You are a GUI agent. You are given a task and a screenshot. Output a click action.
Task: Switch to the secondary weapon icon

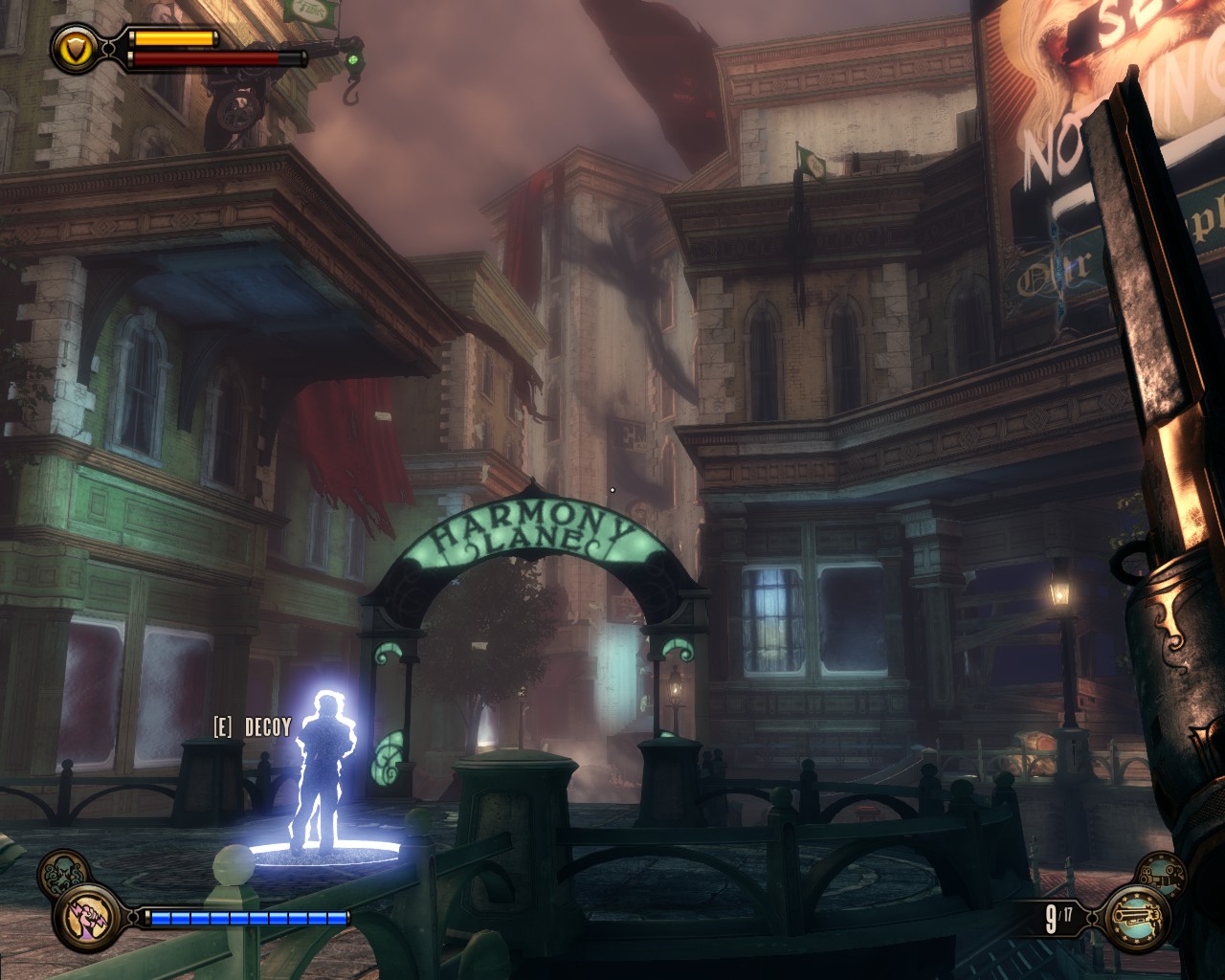[1160, 873]
